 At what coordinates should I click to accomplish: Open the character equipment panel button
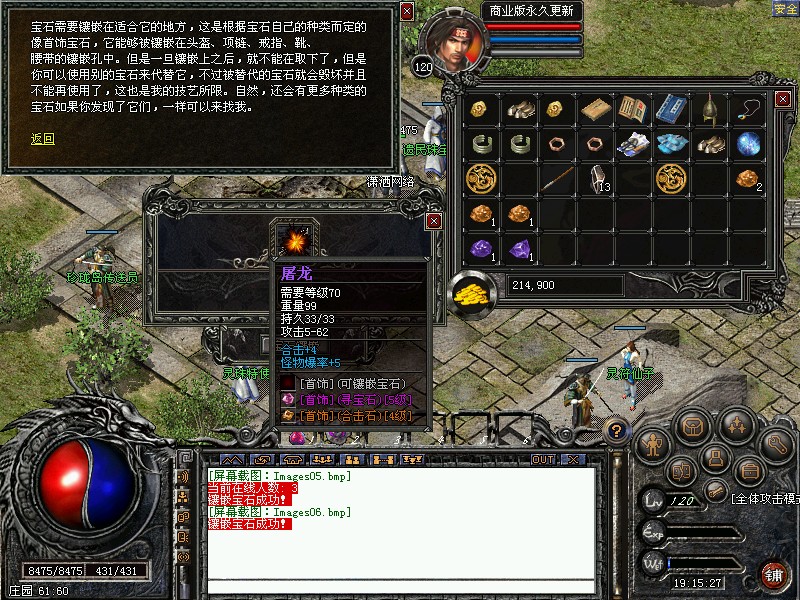pyautogui.click(x=653, y=443)
